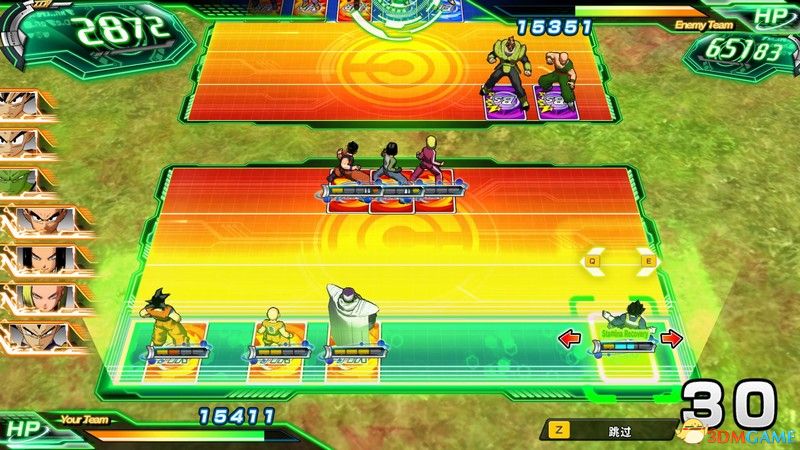This screenshot has height=450, width=800.
Task: Move selected card with red right arrow
Action: 671,339
